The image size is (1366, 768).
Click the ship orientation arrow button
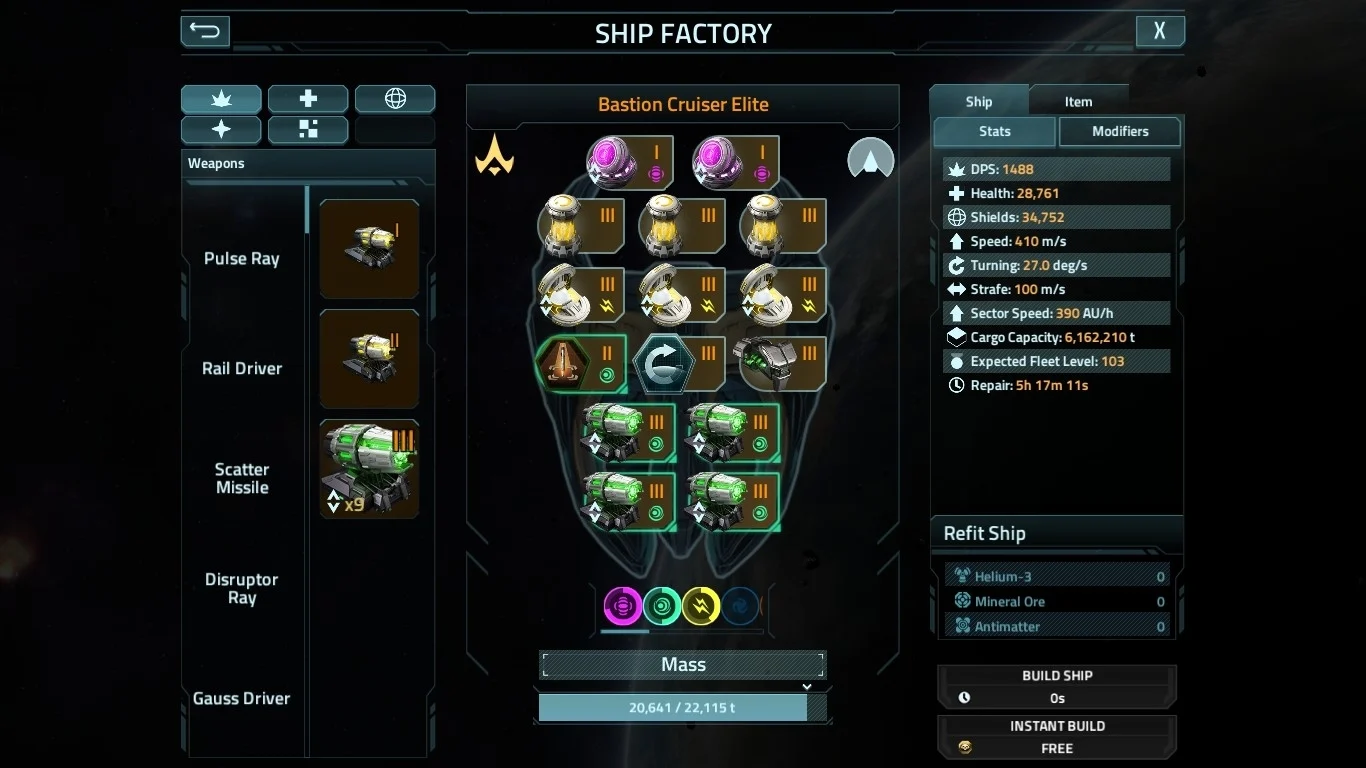pyautogui.click(x=870, y=159)
